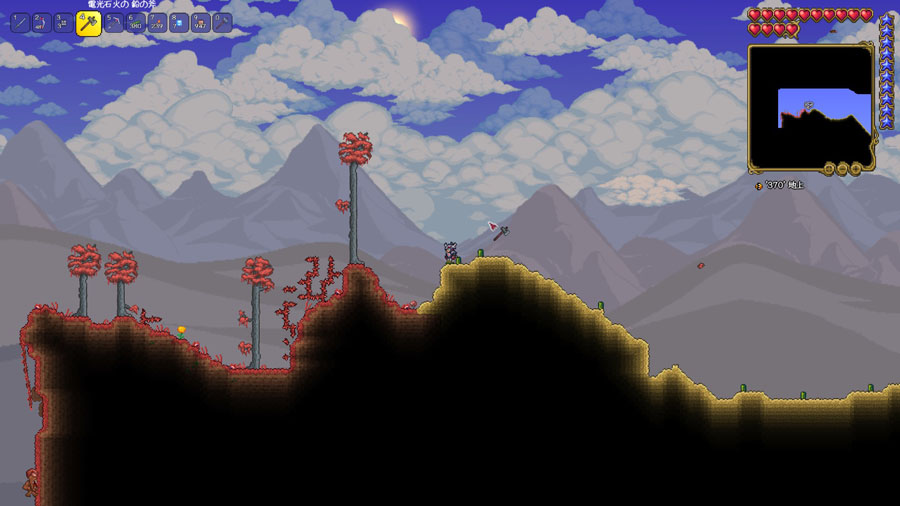Viewport: 900px width, 506px height.
Task: Select the block stack in slot 9
Action: pyautogui.click(x=201, y=22)
